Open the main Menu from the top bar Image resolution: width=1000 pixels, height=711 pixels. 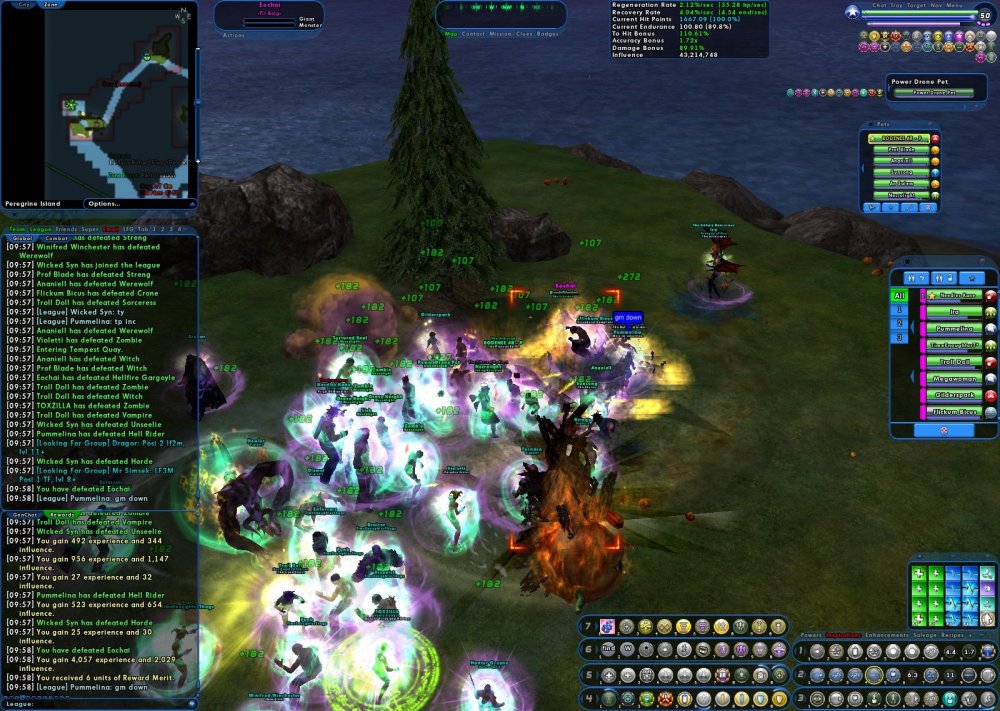click(955, 5)
